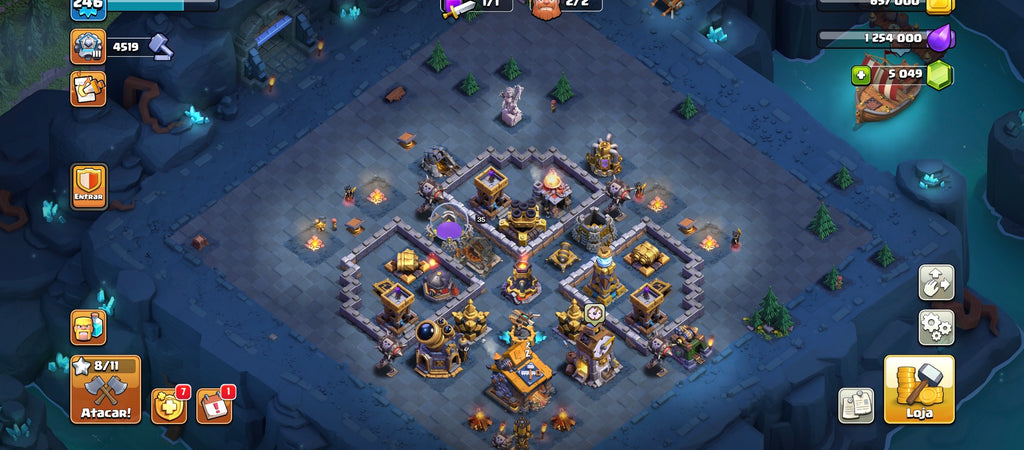Open the player level 246 badge
The image size is (1024, 450).
point(88,8)
